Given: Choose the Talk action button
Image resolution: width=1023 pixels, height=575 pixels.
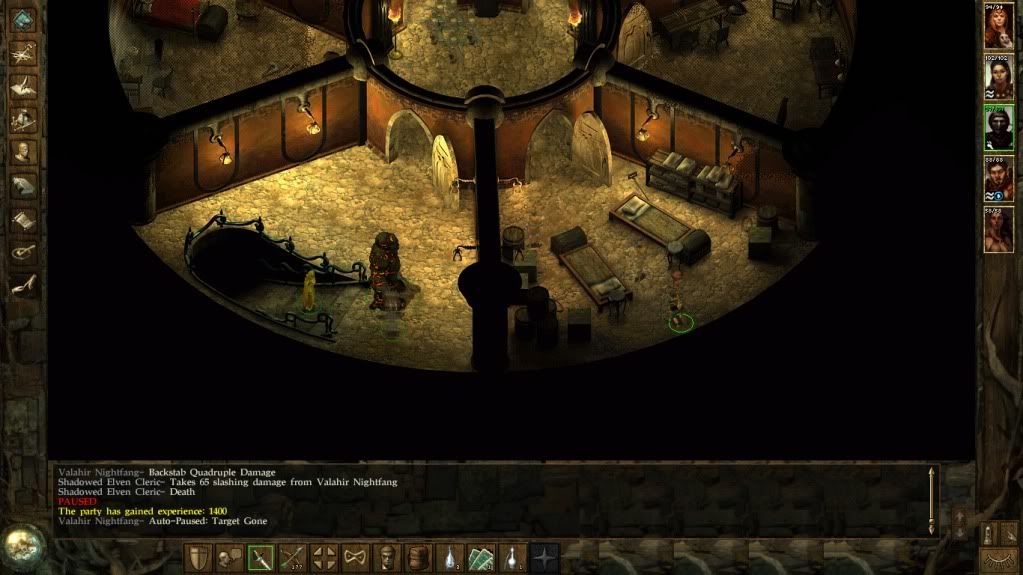Looking at the screenshot, I should (229, 558).
